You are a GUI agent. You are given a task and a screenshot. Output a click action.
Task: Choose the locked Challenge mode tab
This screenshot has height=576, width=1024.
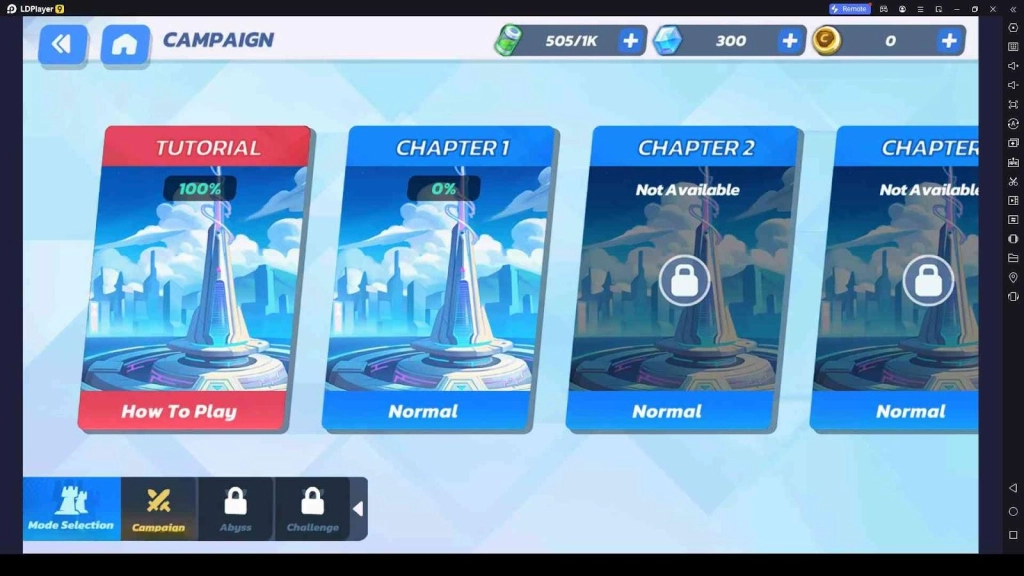pyautogui.click(x=312, y=508)
